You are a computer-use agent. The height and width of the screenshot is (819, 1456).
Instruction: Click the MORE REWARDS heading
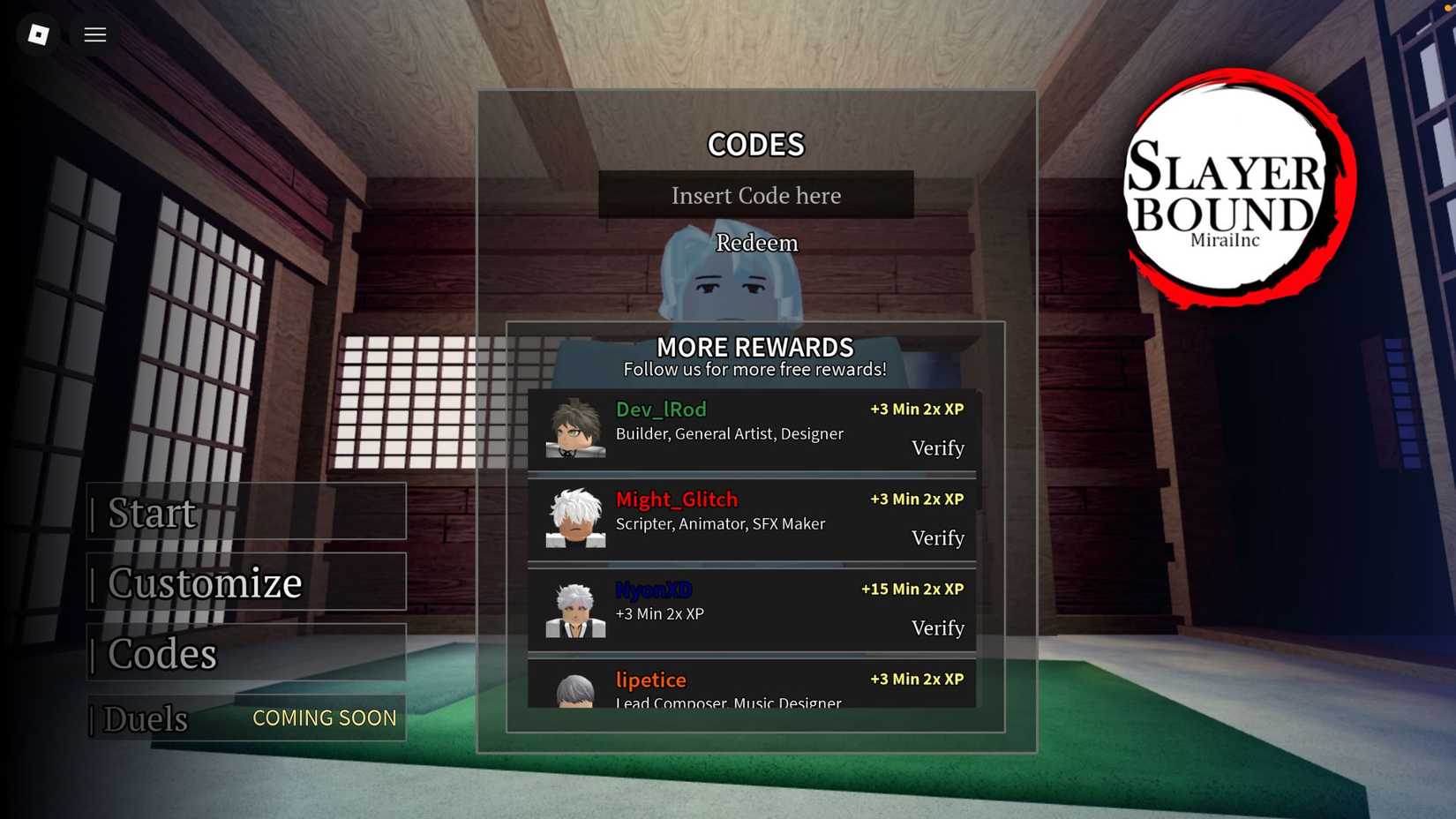pyautogui.click(x=755, y=348)
